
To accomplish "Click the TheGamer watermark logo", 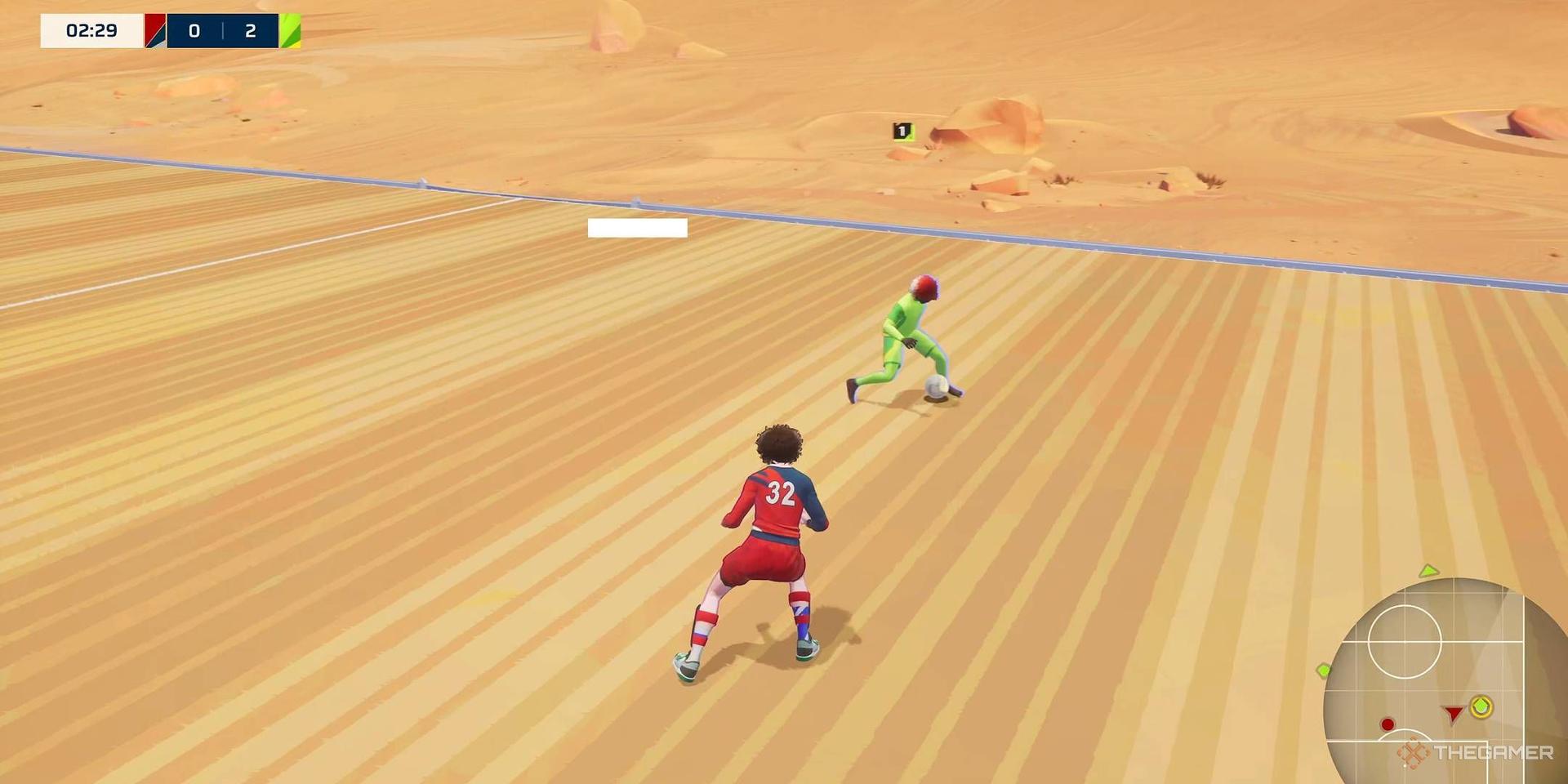I will tap(1475, 753).
